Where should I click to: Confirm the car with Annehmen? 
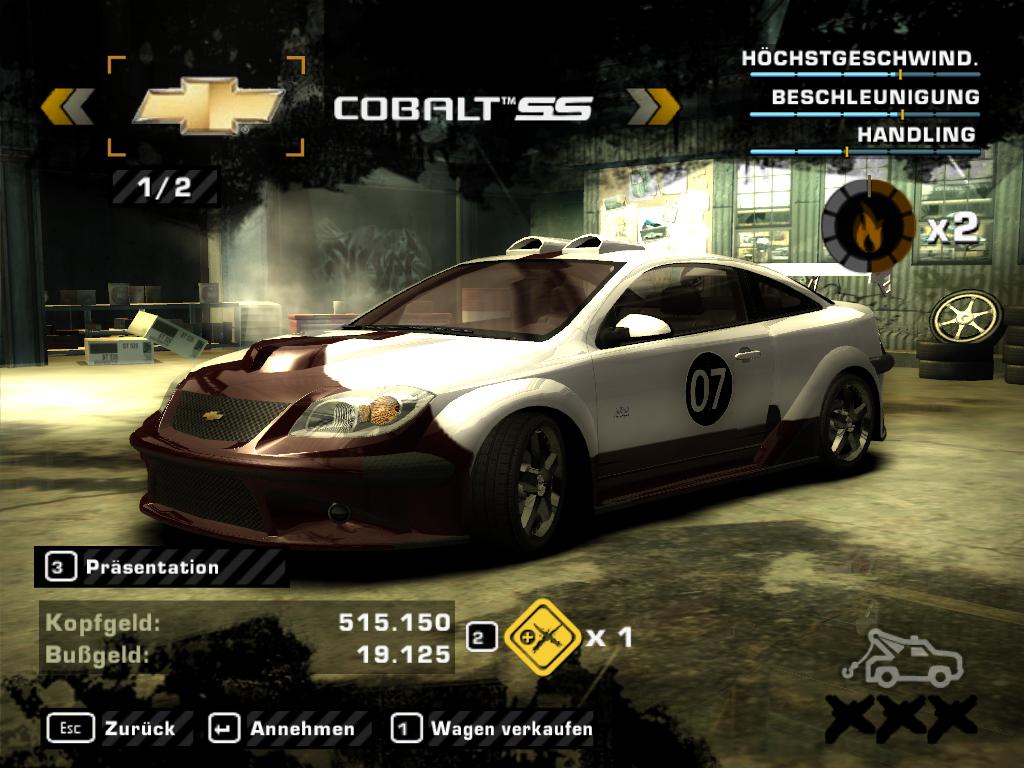283,729
